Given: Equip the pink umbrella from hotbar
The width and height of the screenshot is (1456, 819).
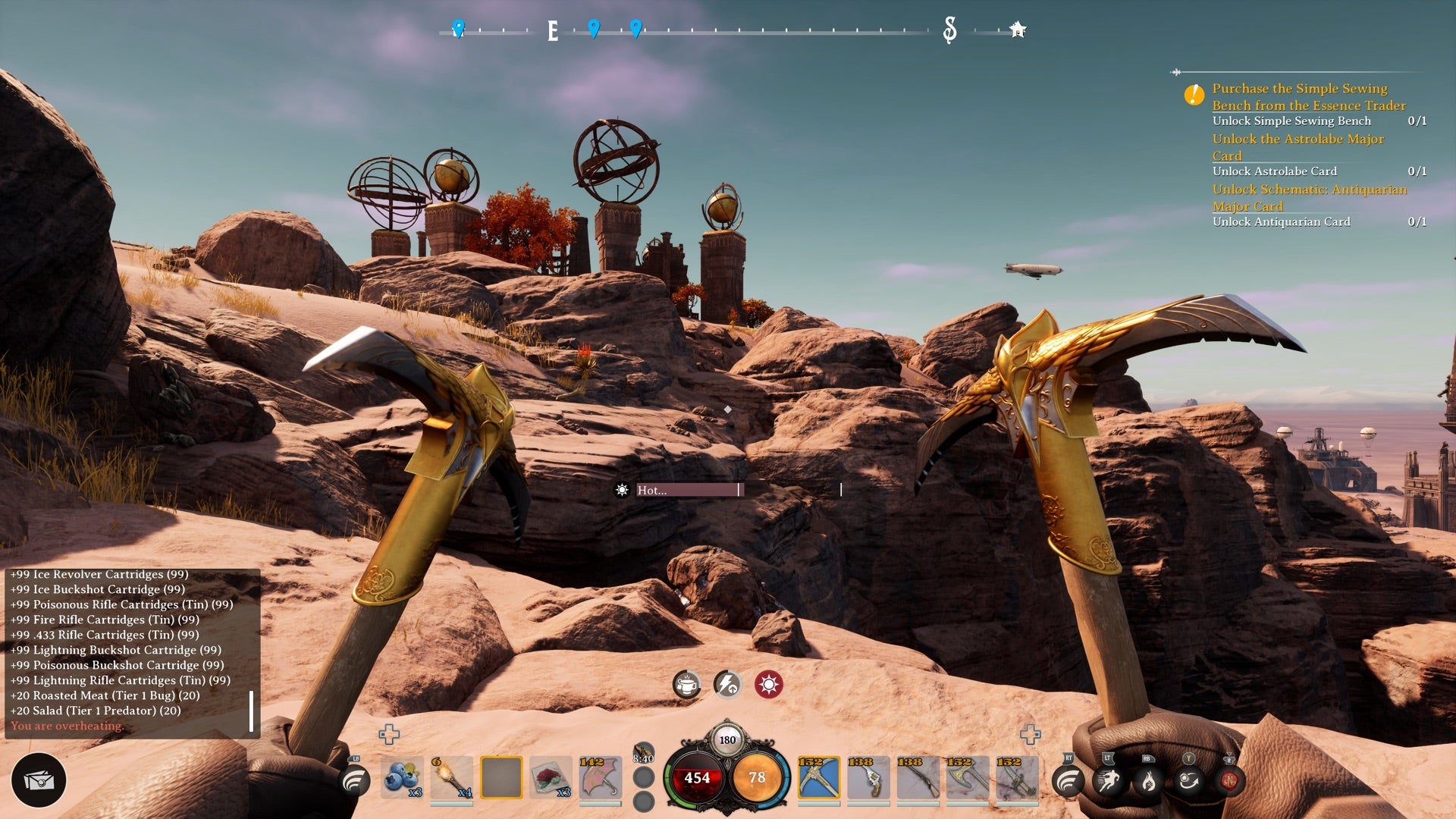Looking at the screenshot, I should click(600, 777).
